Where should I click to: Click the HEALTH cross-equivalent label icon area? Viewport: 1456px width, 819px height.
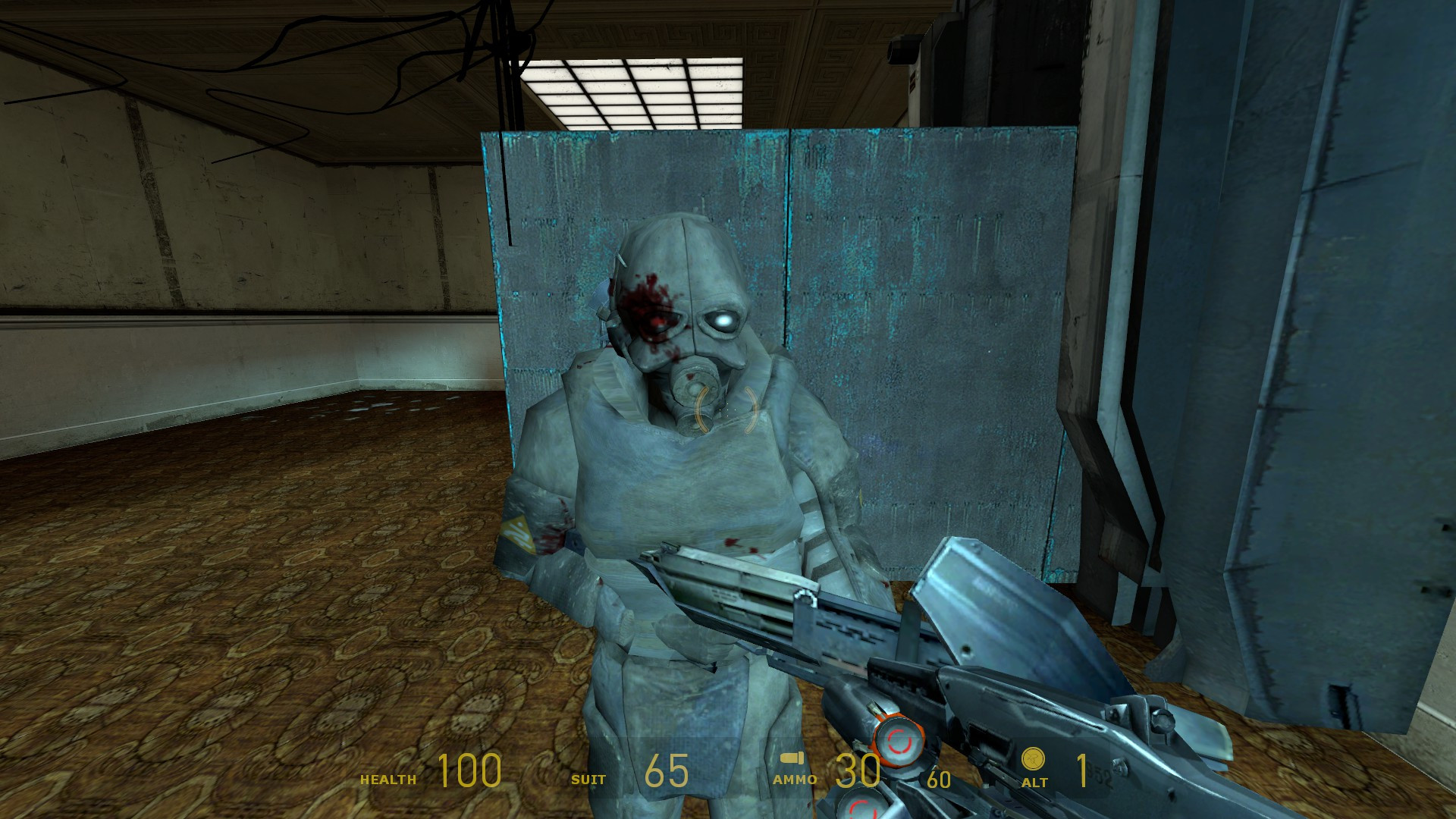tap(388, 777)
